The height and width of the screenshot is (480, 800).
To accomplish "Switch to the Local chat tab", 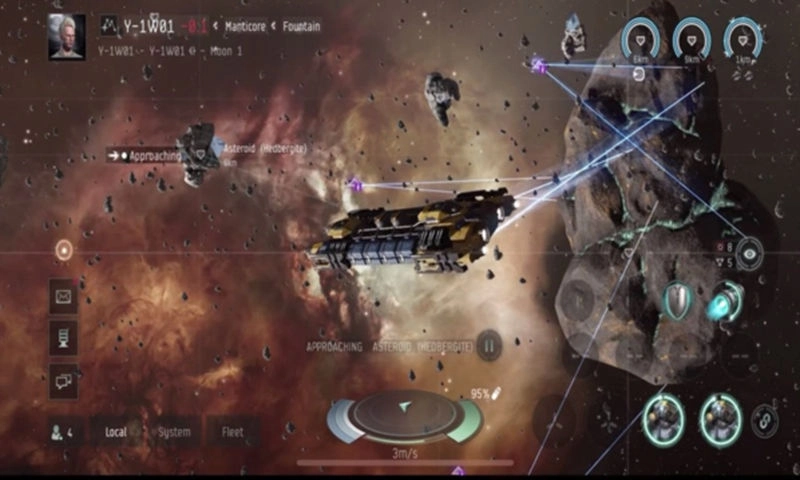I will pyautogui.click(x=116, y=433).
